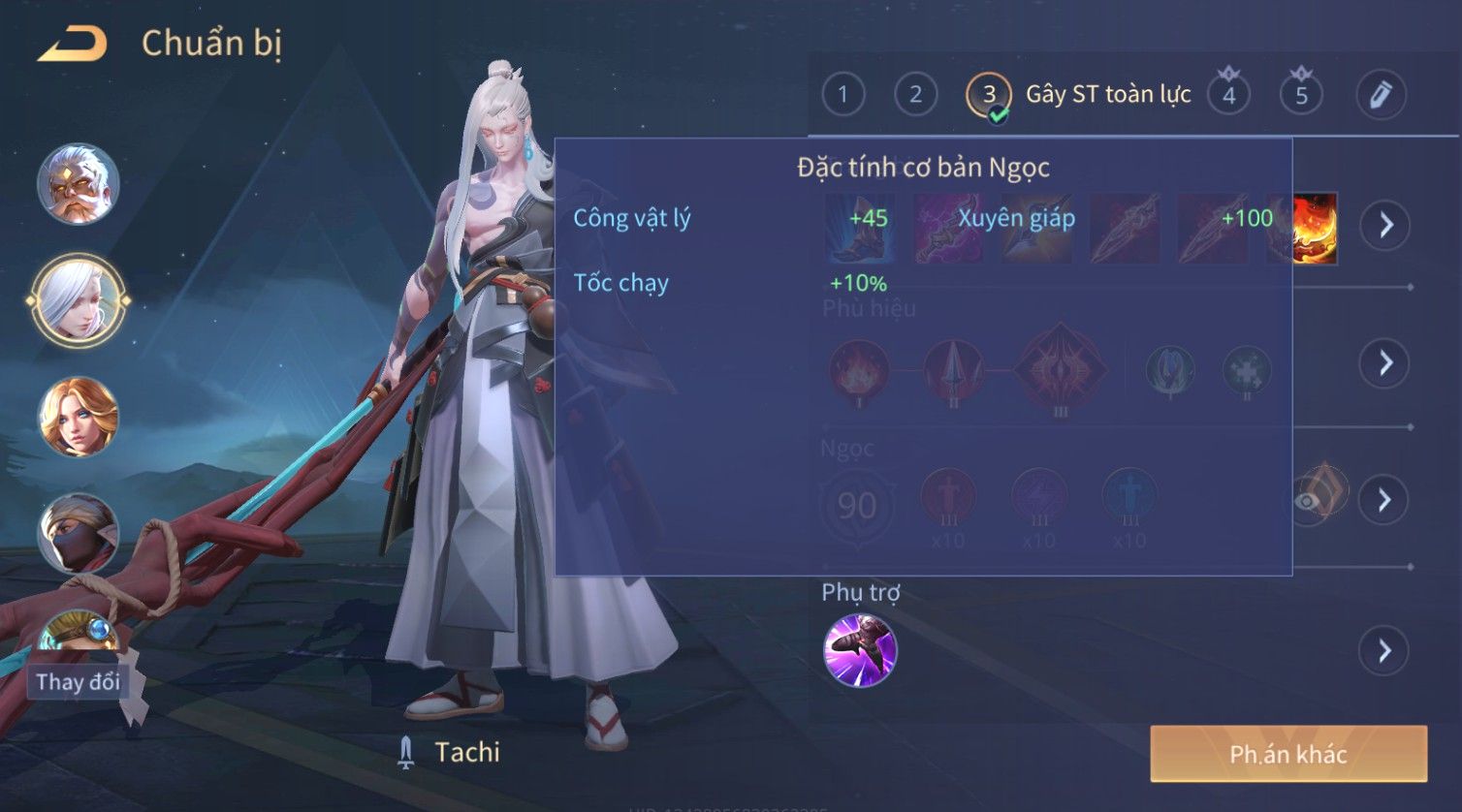Edit the loadout with the pencil icon

tap(1380, 95)
